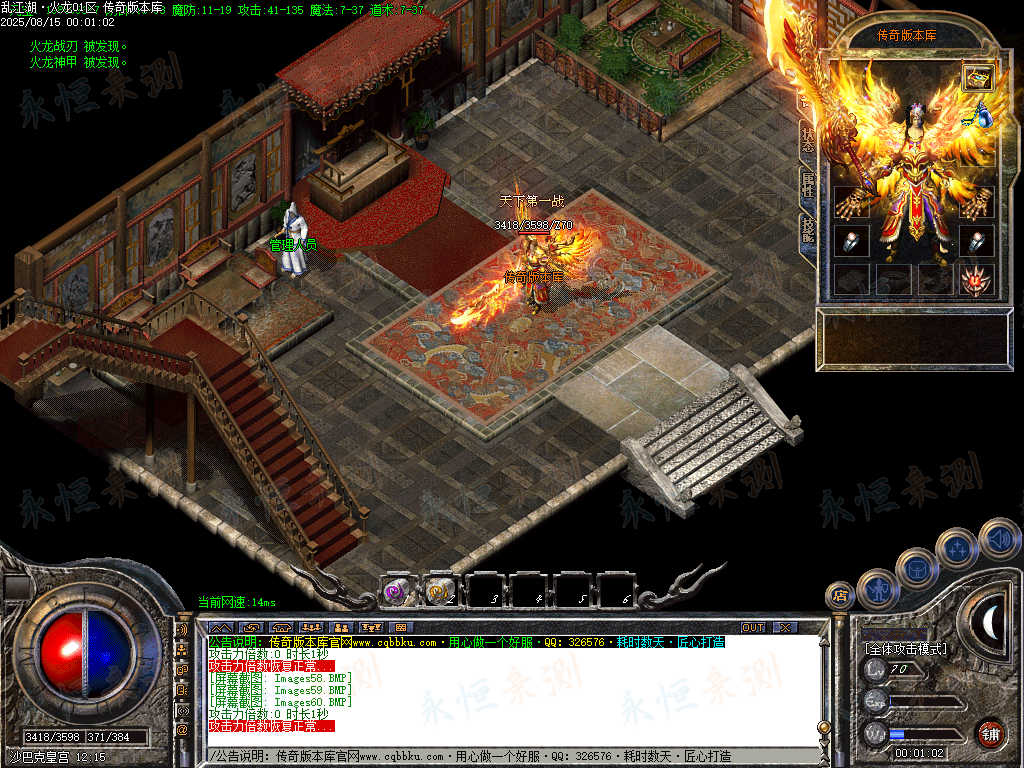Use the purple scroll in hotbar slot 1
This screenshot has height=768, width=1024.
pyautogui.click(x=397, y=591)
